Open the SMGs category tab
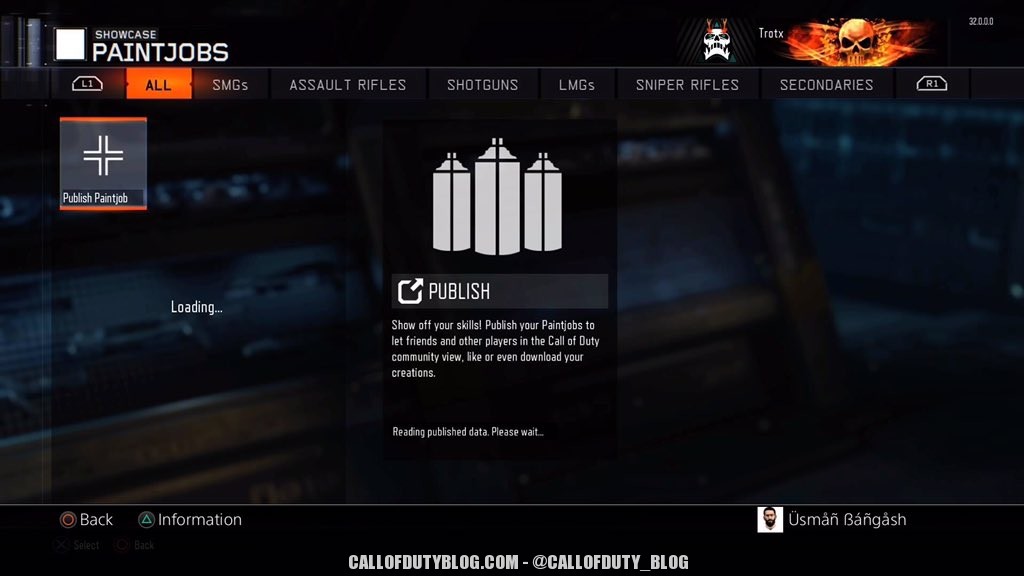 tap(230, 85)
